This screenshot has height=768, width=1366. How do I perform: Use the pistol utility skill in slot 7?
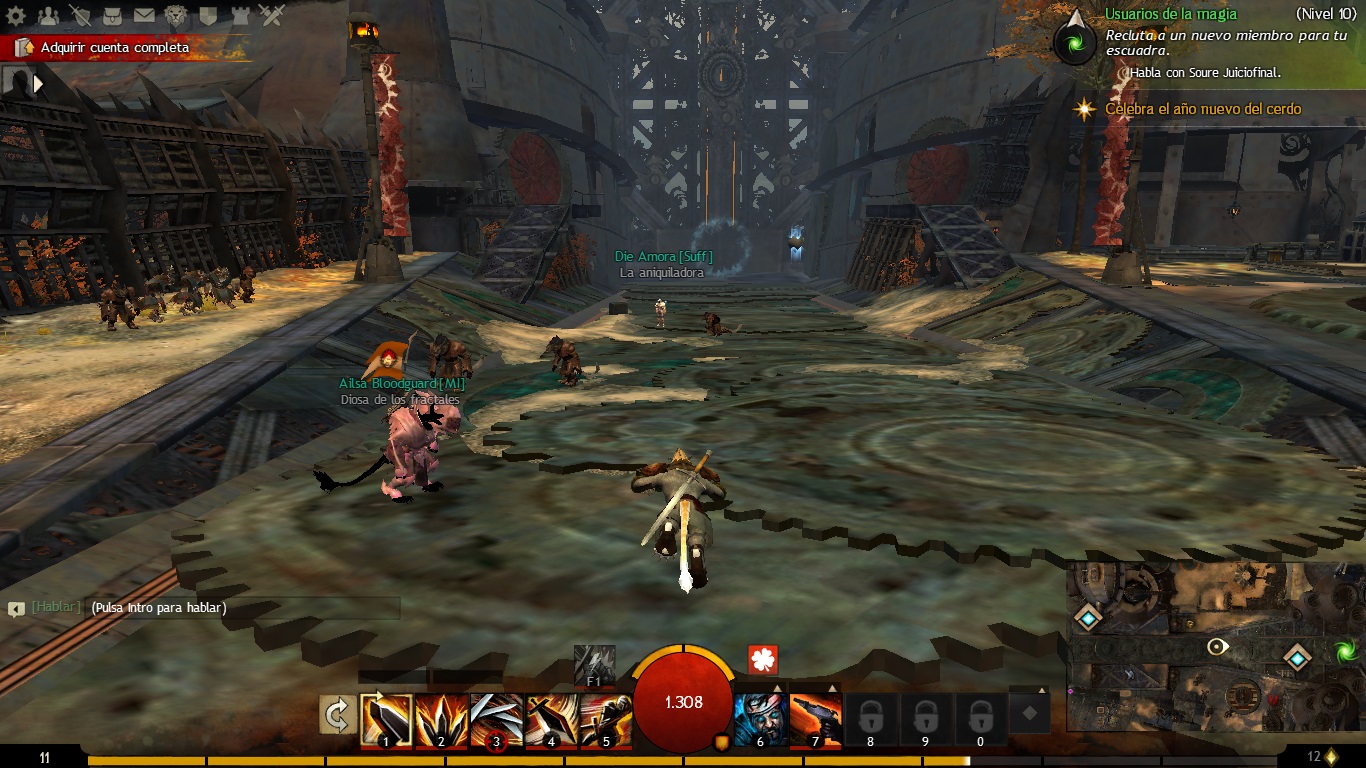coord(815,720)
